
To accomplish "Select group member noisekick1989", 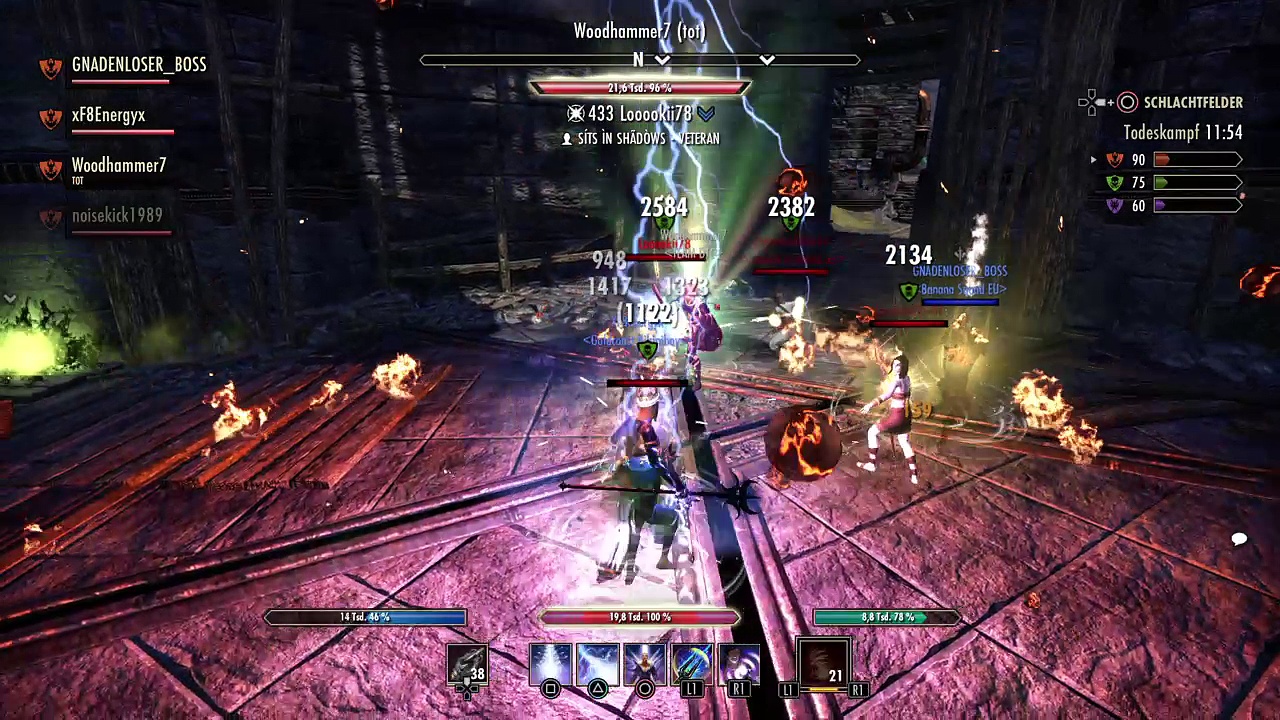I will pyautogui.click(x=116, y=216).
